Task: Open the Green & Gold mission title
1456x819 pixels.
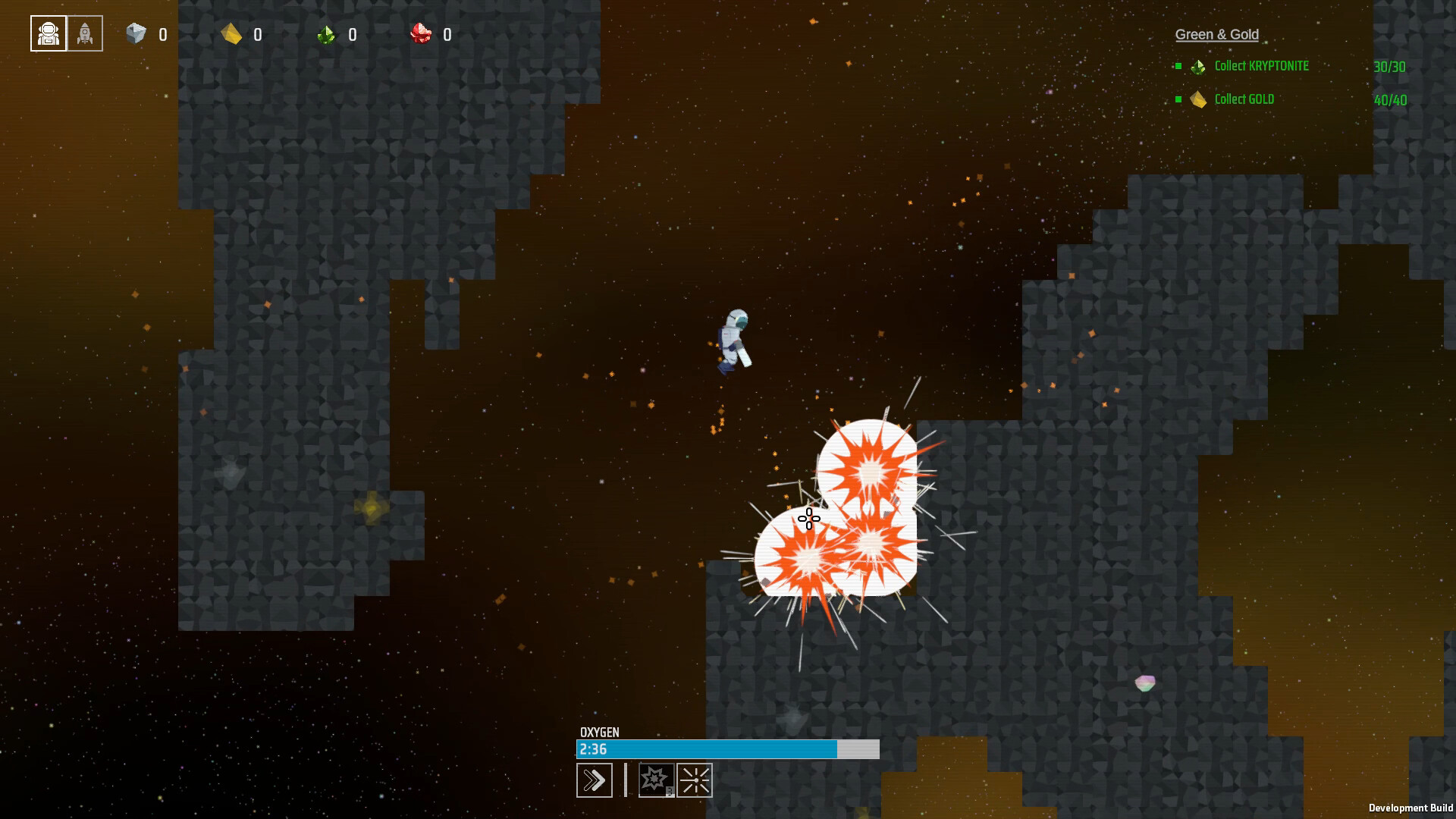Action: click(1216, 35)
